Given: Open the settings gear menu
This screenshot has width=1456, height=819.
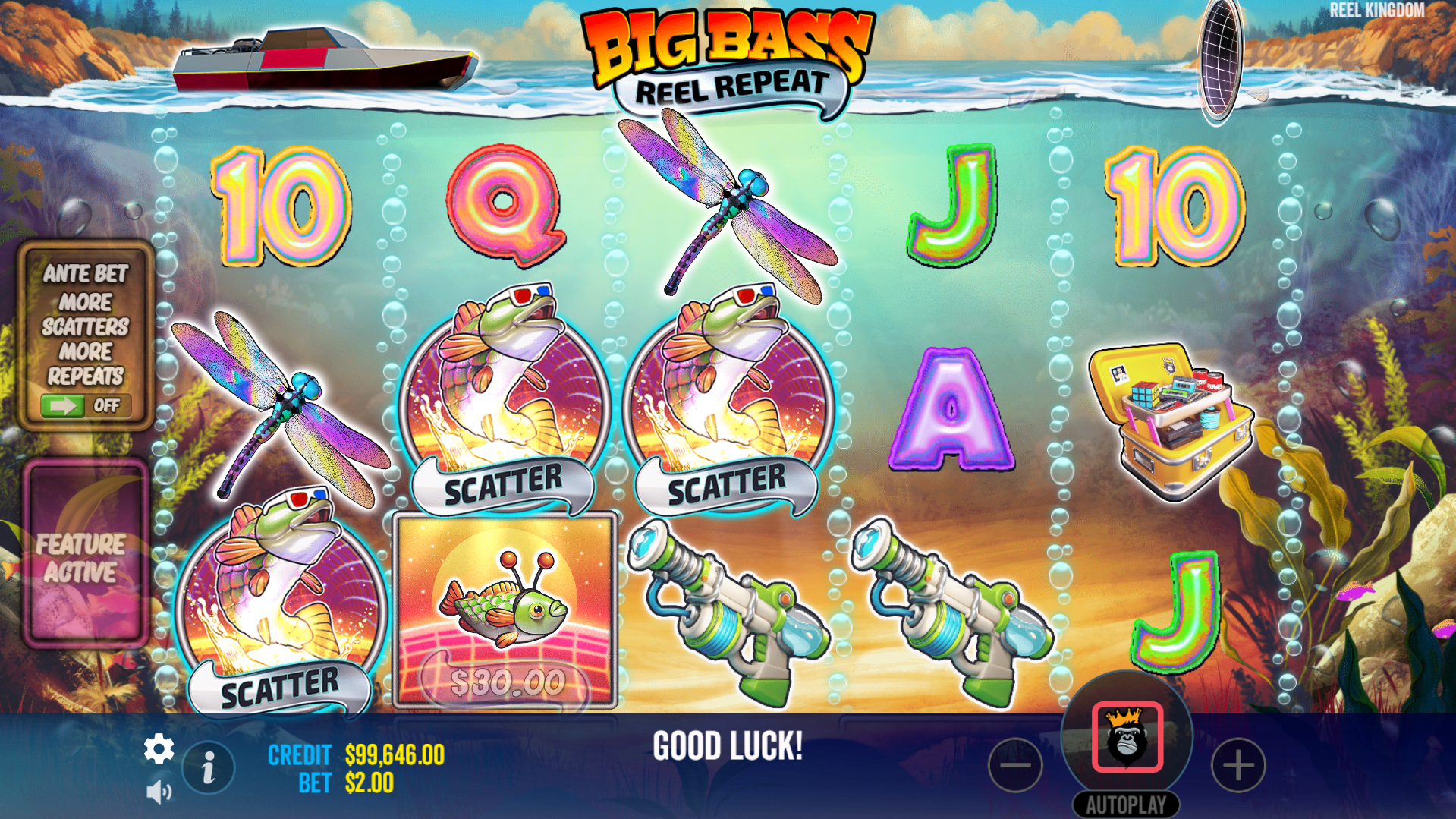Looking at the screenshot, I should pyautogui.click(x=159, y=749).
